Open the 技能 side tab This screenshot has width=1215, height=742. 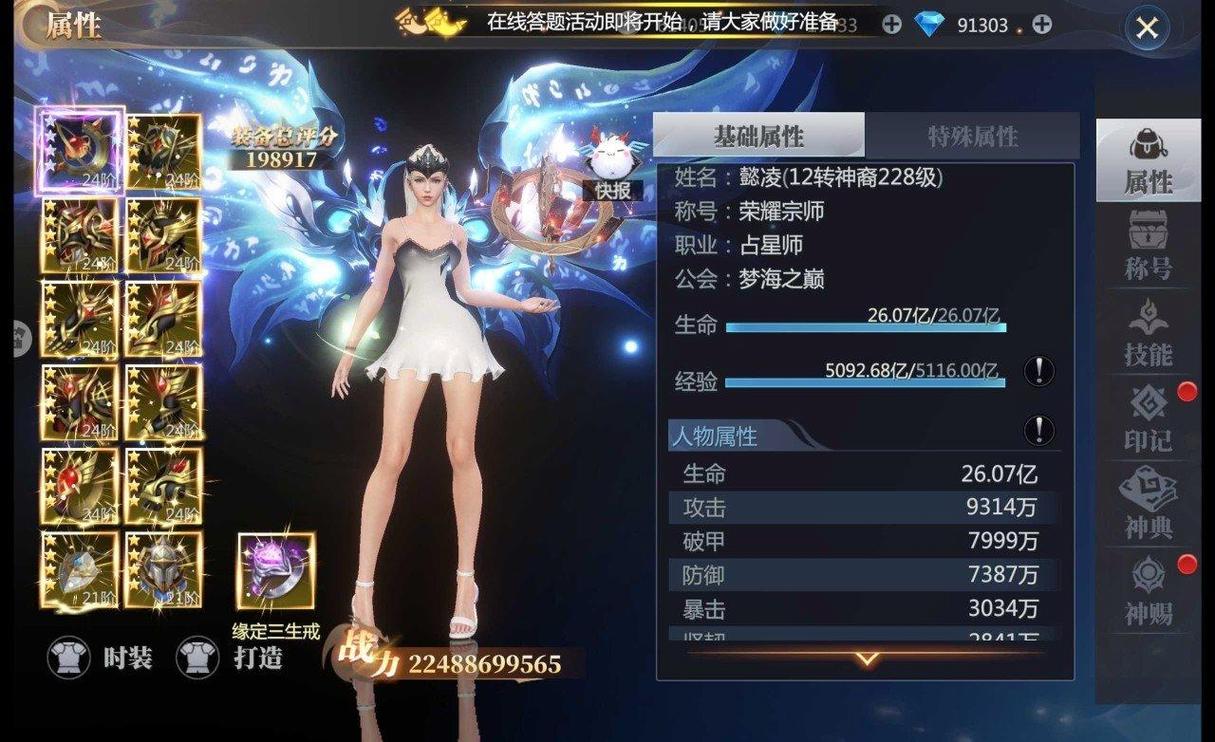1147,332
